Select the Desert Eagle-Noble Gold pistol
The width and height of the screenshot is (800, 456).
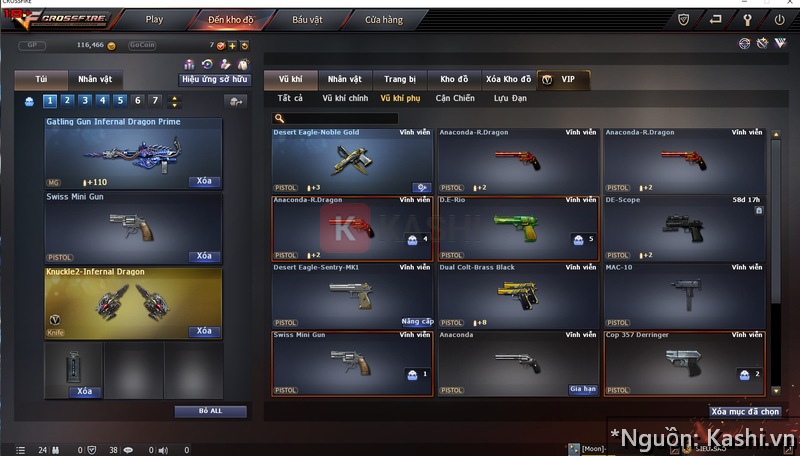[x=352, y=160]
